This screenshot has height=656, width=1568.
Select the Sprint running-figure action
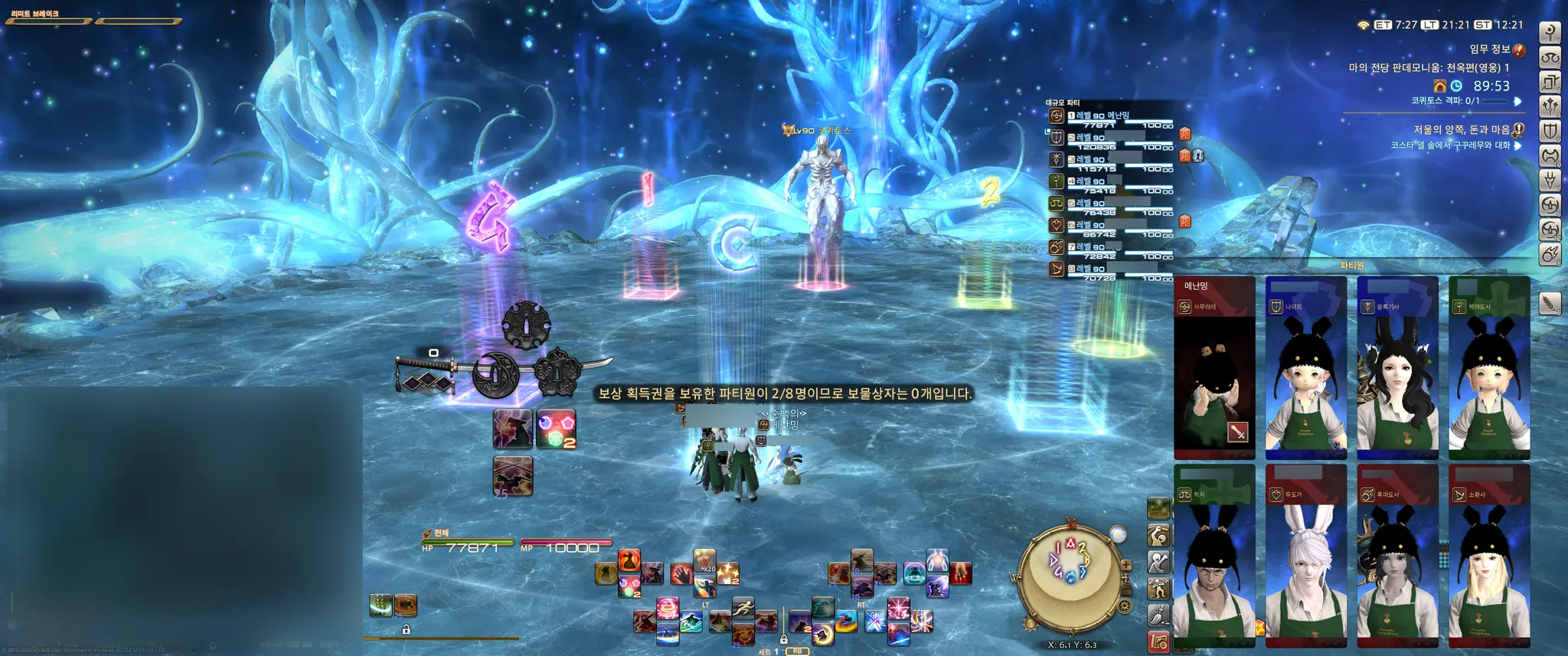(742, 609)
